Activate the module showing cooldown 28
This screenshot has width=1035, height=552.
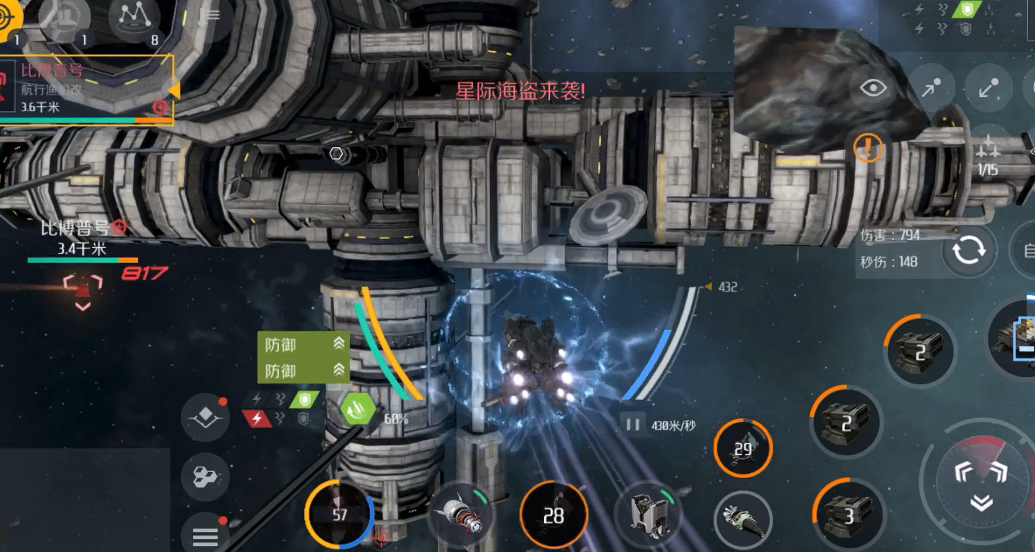pyautogui.click(x=553, y=515)
